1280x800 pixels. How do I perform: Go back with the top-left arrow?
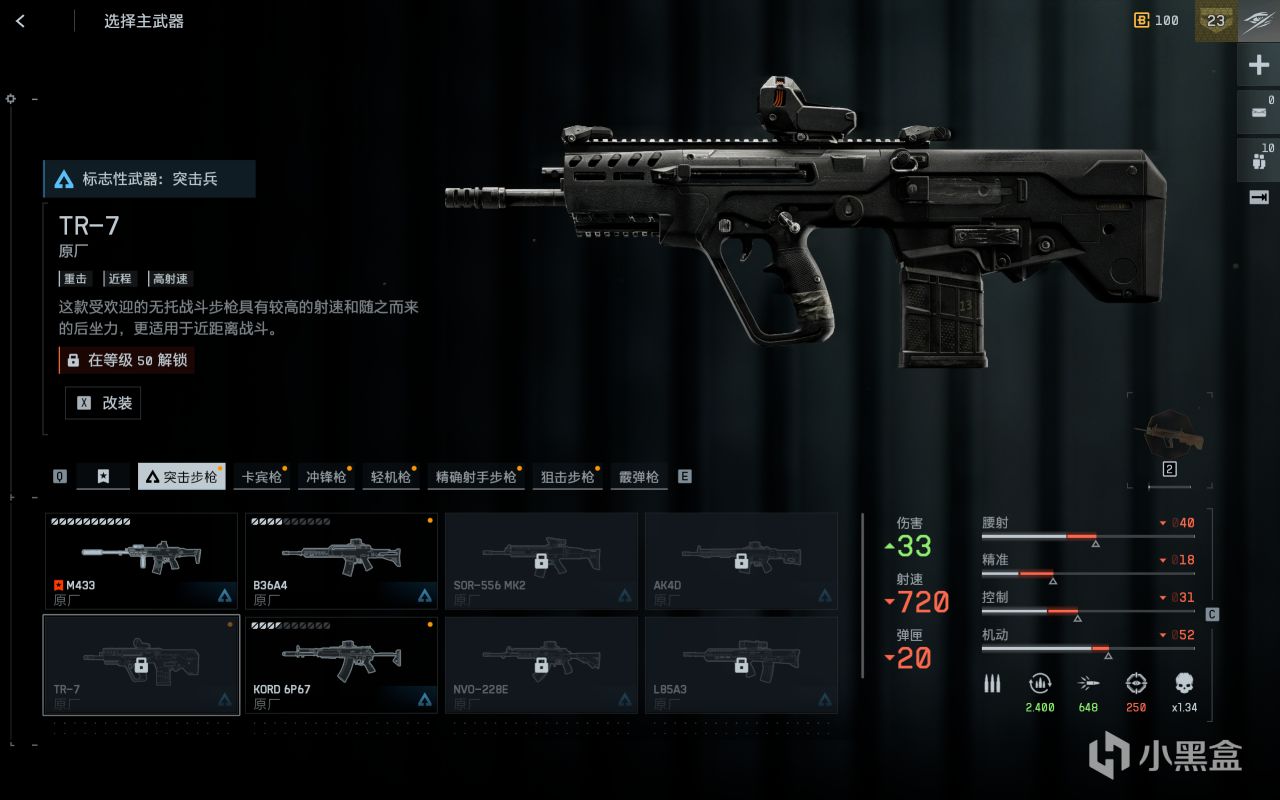click(20, 21)
